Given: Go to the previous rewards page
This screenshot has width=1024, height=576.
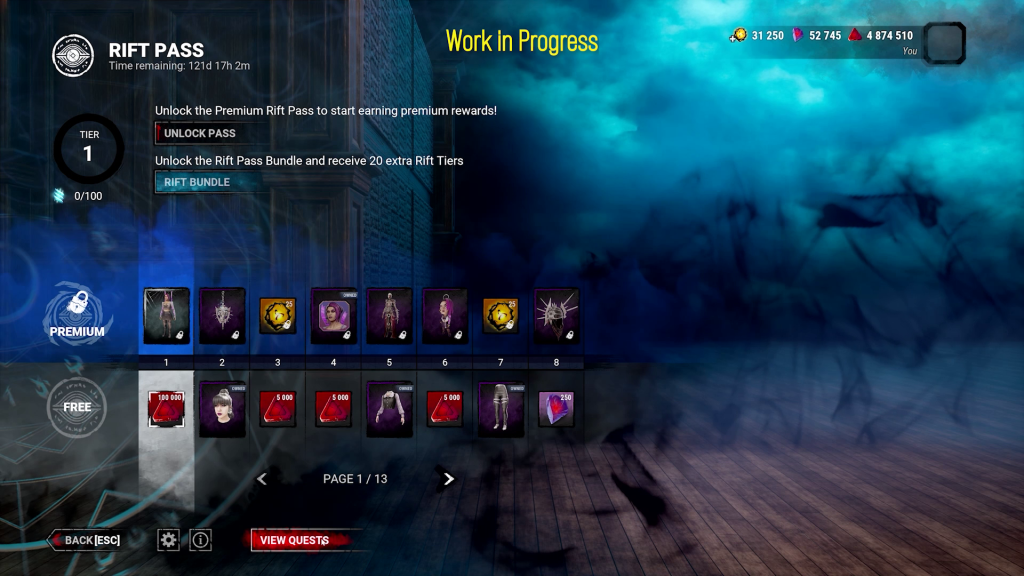Looking at the screenshot, I should pyautogui.click(x=262, y=479).
